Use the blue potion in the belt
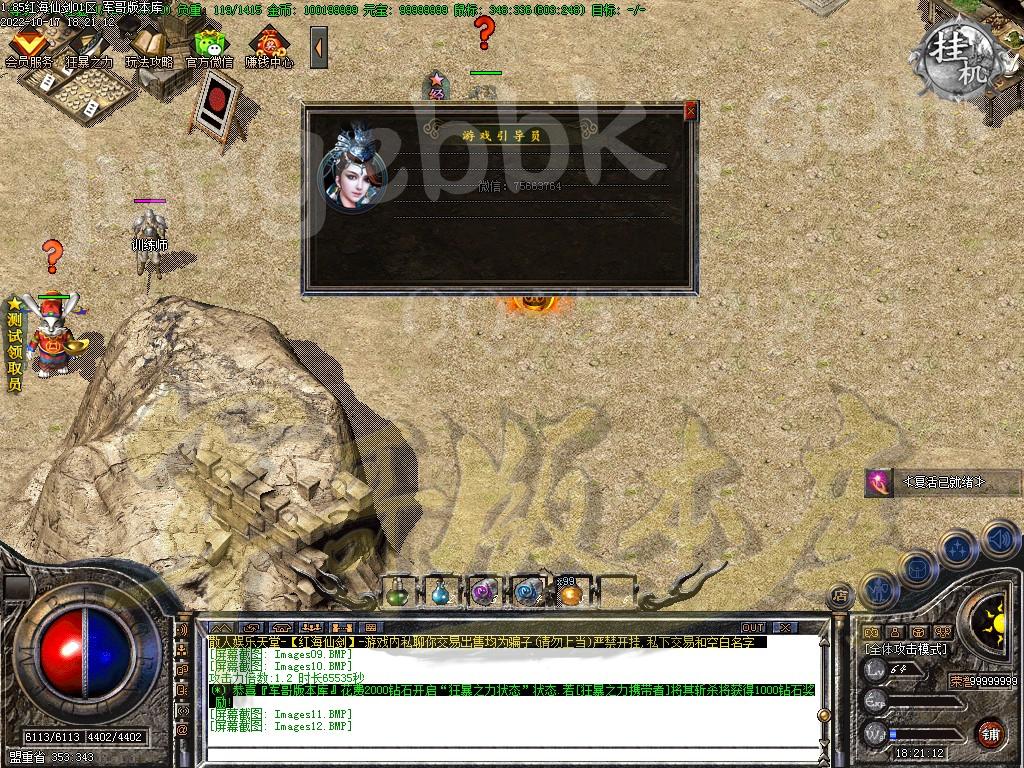The height and width of the screenshot is (768, 1024). click(x=440, y=593)
